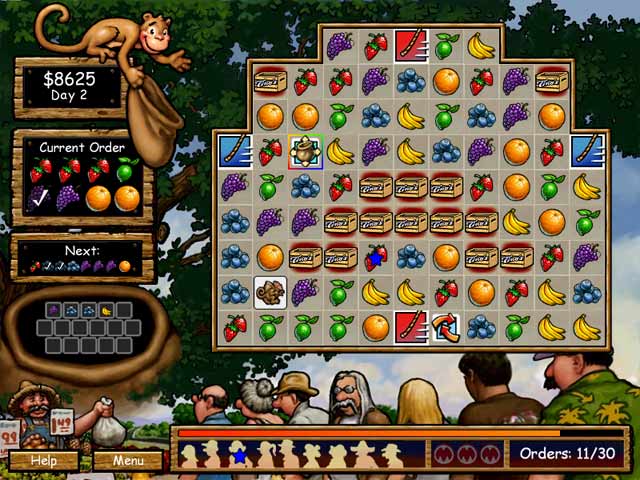Select the grapes tile in top row
This screenshot has height=480, width=640.
tap(340, 46)
